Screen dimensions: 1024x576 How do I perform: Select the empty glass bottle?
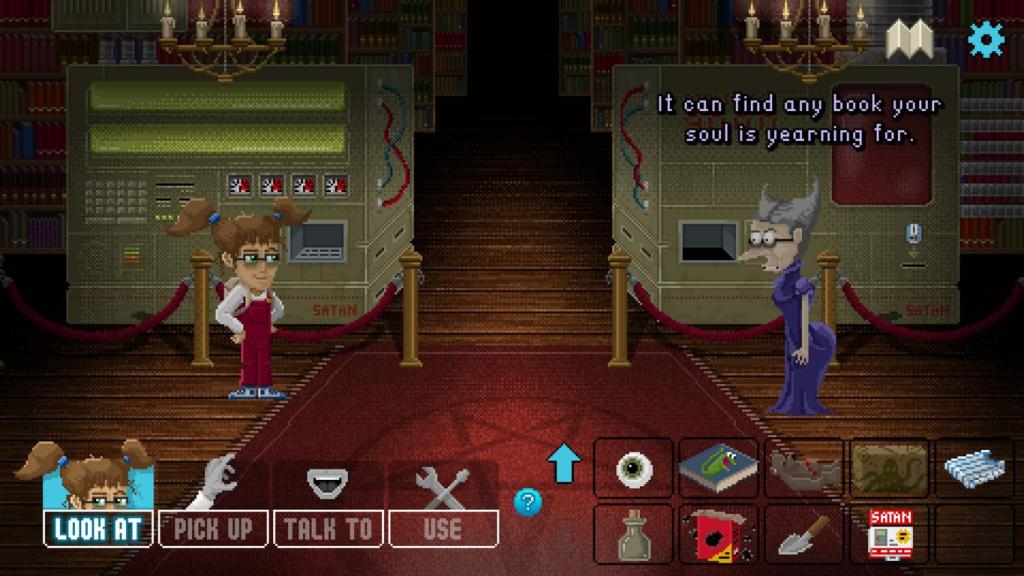[634, 533]
